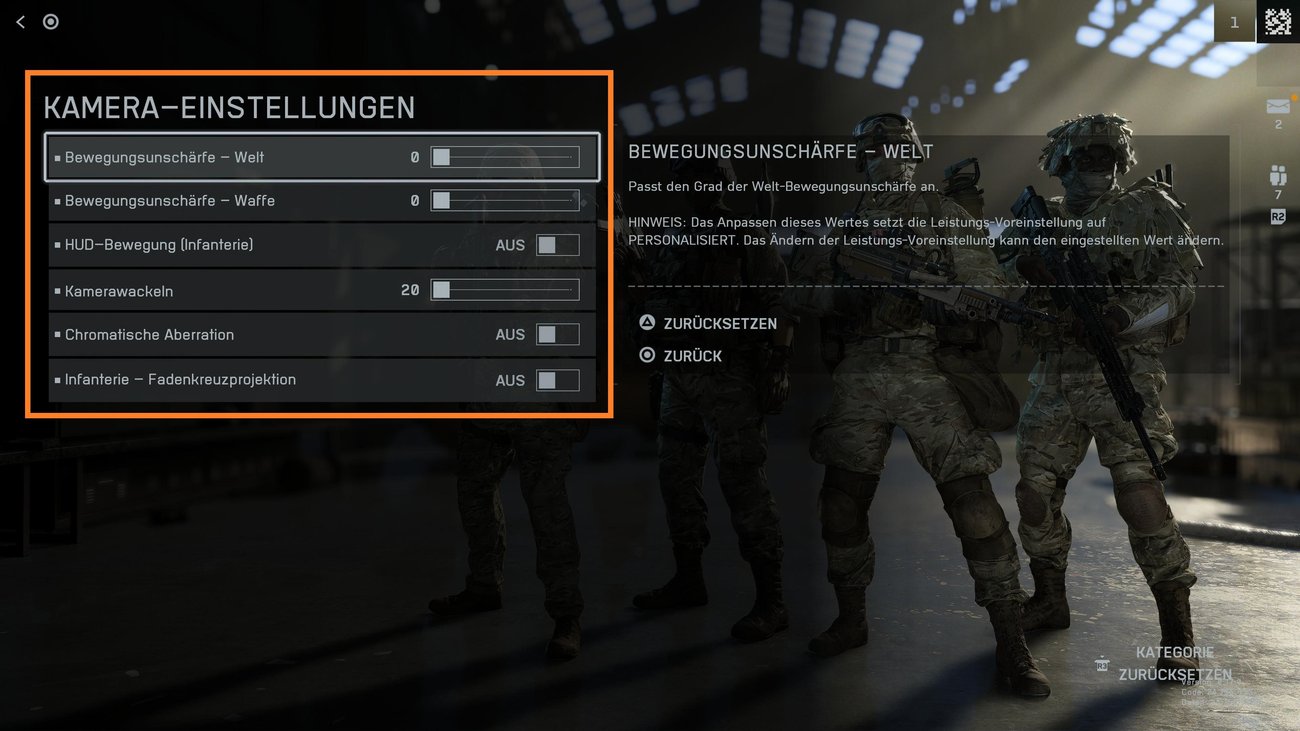1300x731 pixels.
Task: Open the squad members icon
Action: [x=1278, y=177]
